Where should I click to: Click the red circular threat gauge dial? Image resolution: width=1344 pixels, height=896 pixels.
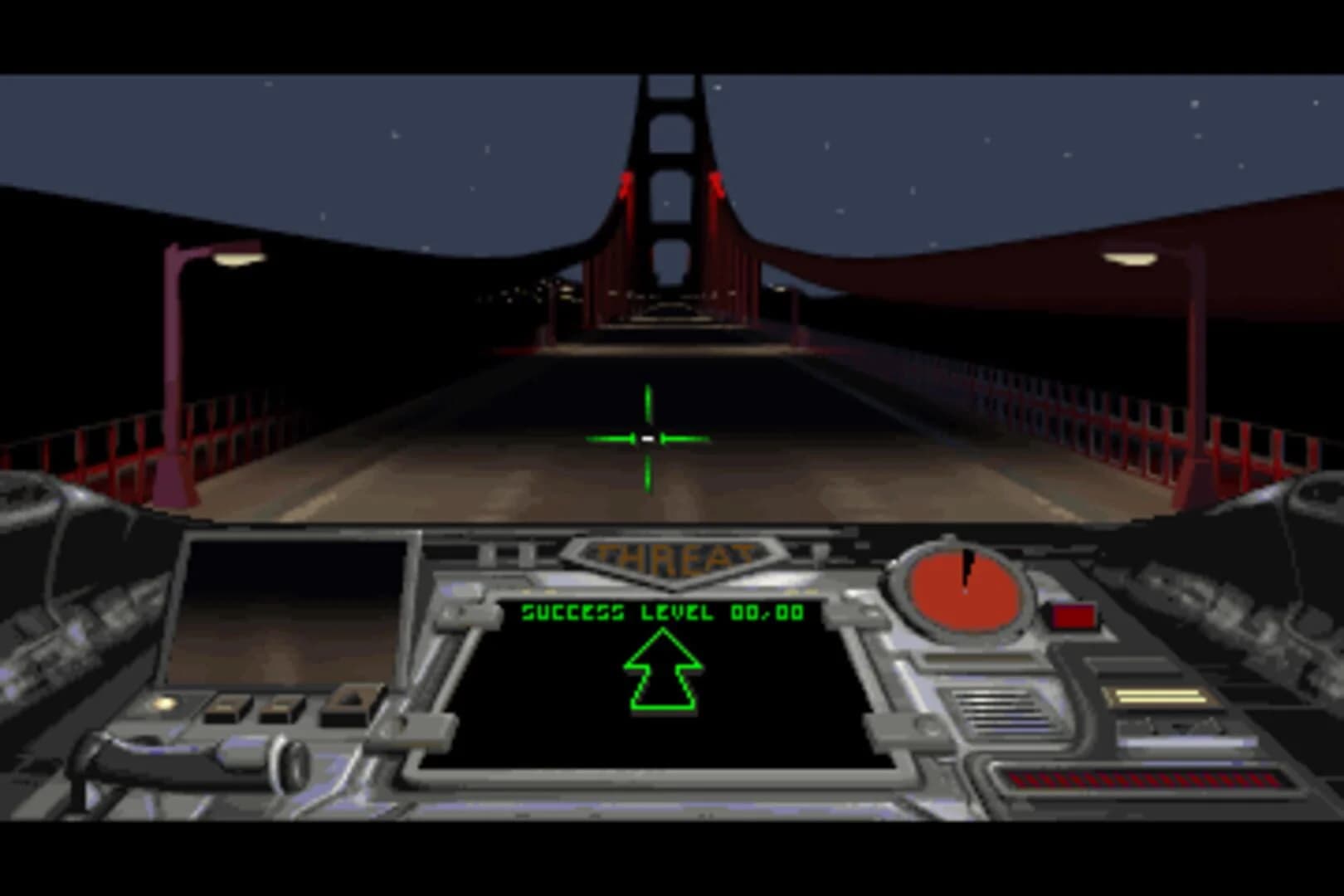click(x=962, y=591)
